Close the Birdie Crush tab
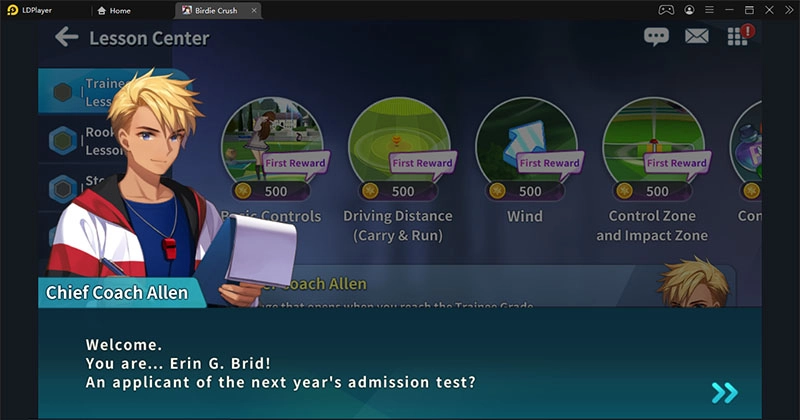The width and height of the screenshot is (800, 420). click(254, 10)
